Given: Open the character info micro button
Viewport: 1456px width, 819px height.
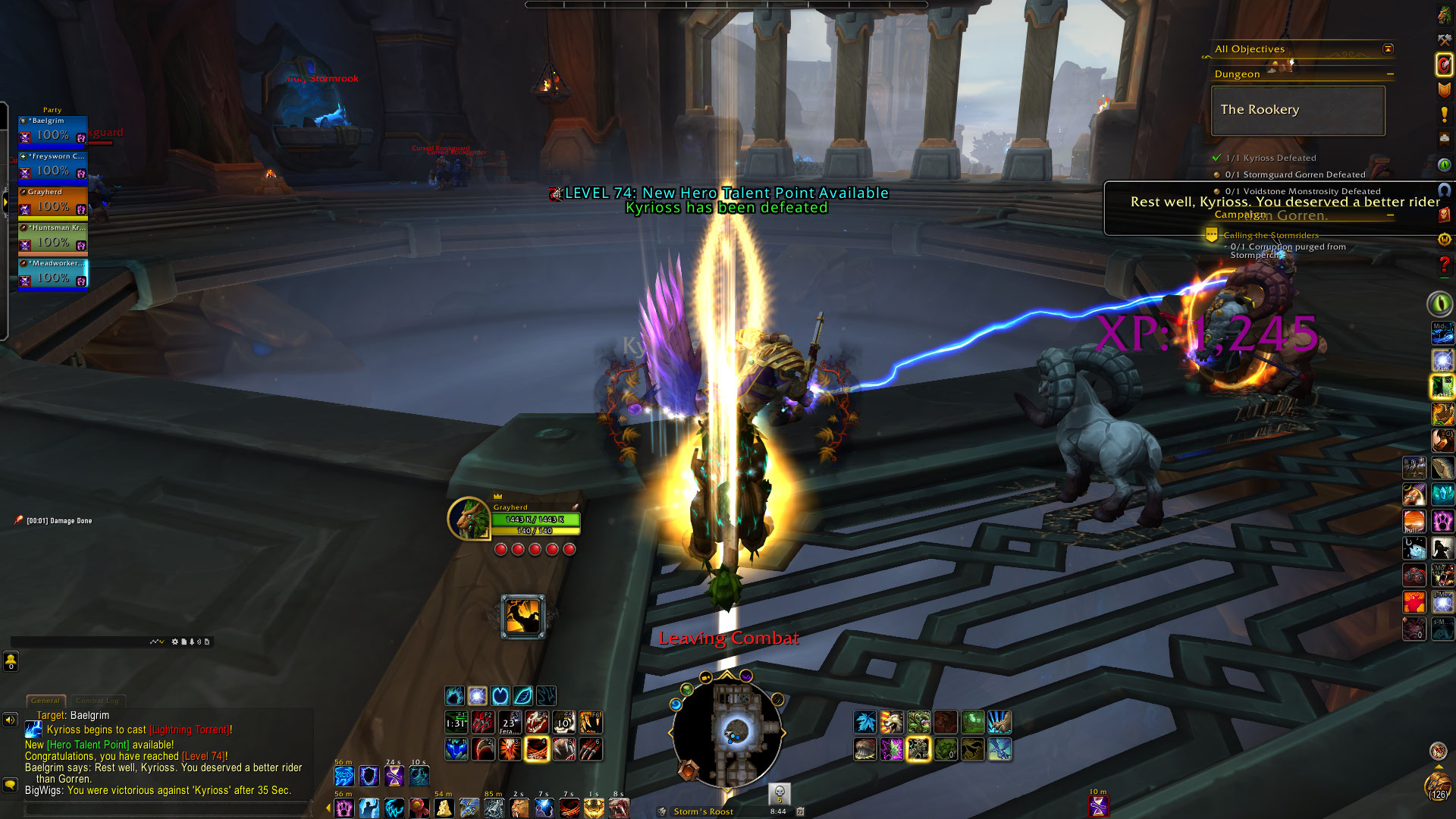Looking at the screenshot, I should 1444,15.
